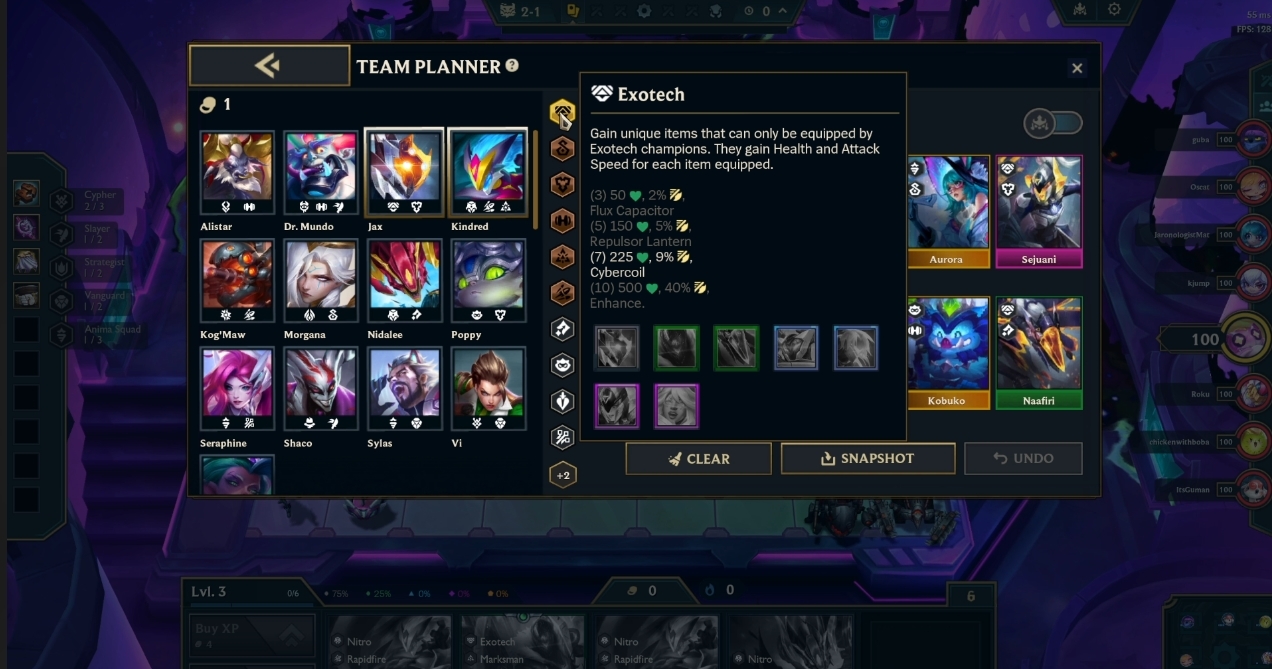Select Kog'Maw from the champion list

(x=237, y=282)
